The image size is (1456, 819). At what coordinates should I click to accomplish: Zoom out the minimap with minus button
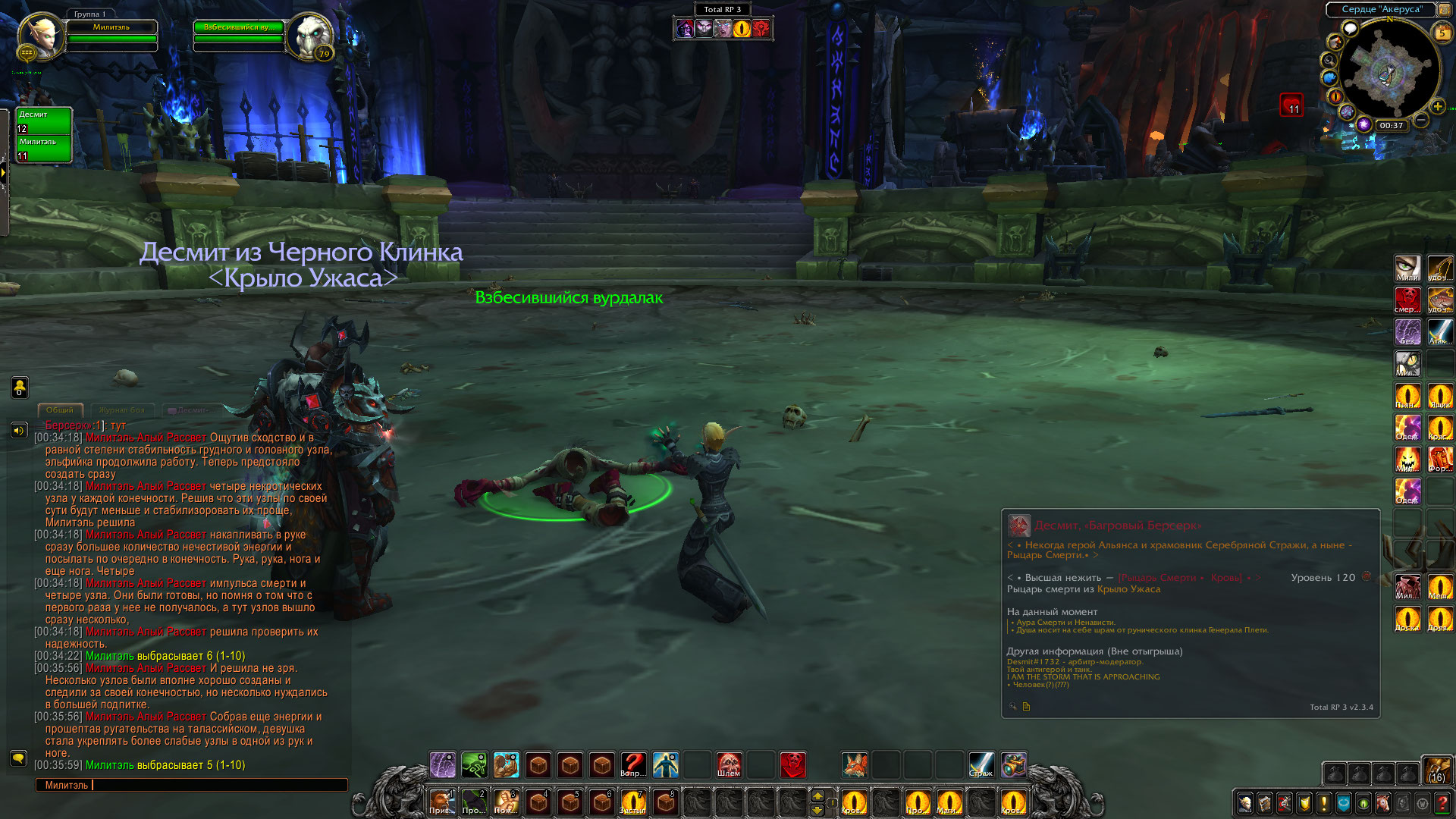pos(1421,120)
